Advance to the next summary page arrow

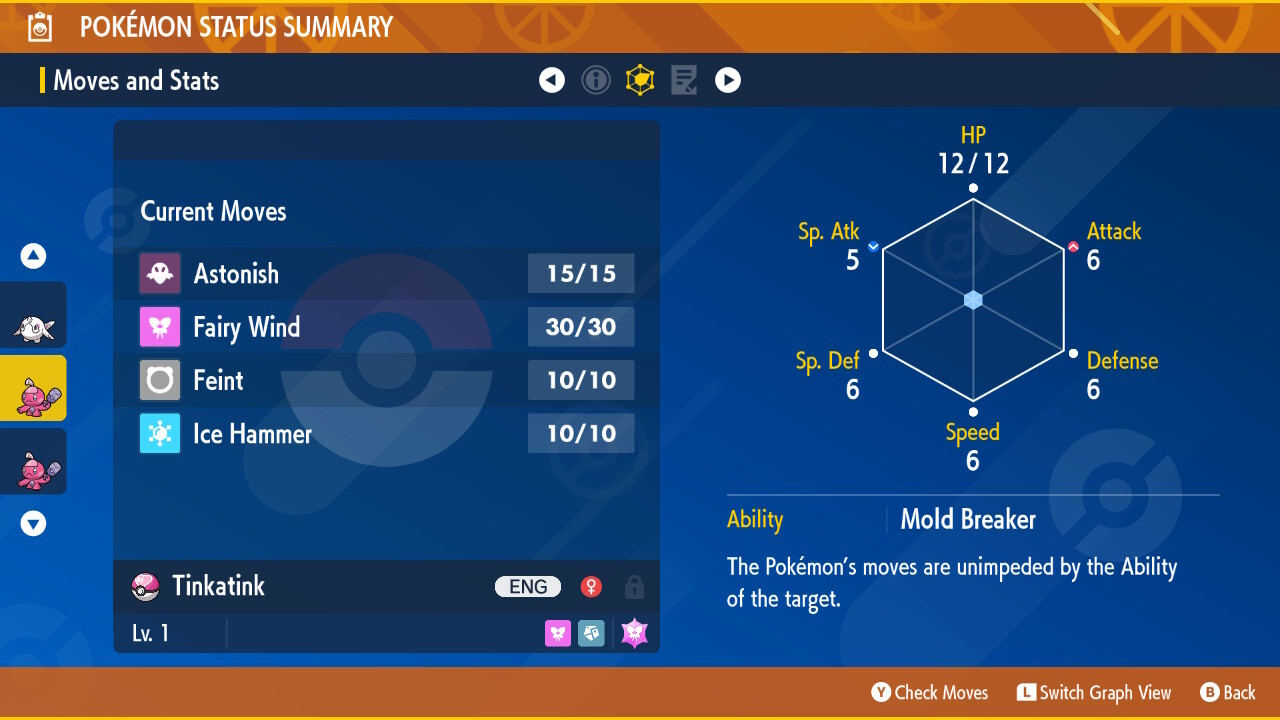[x=728, y=80]
